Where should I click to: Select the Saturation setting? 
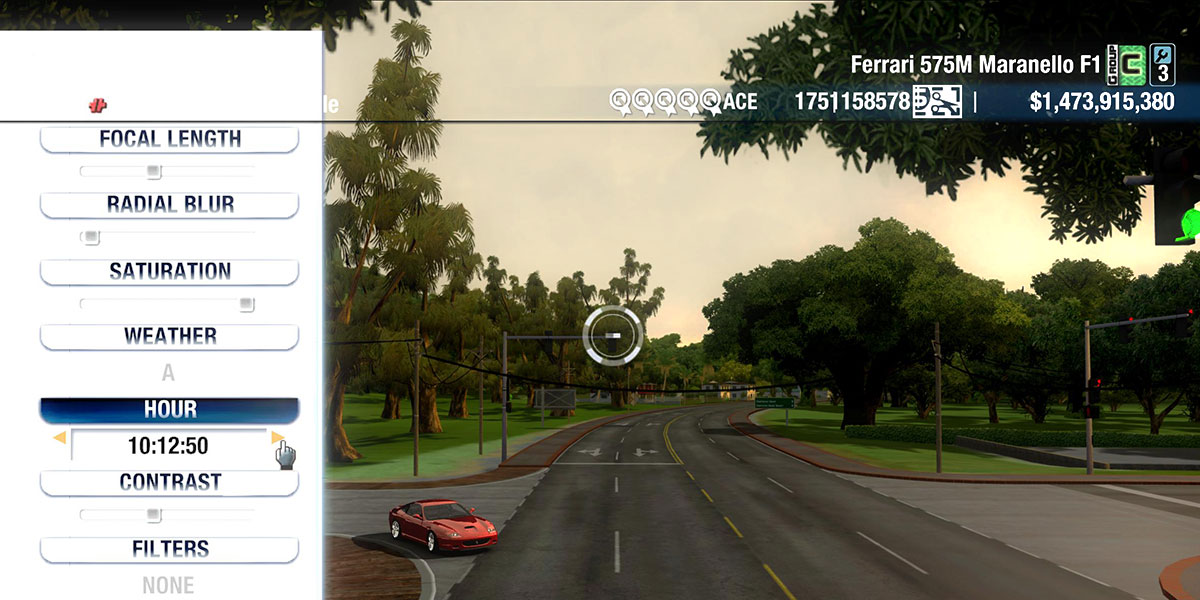point(169,271)
